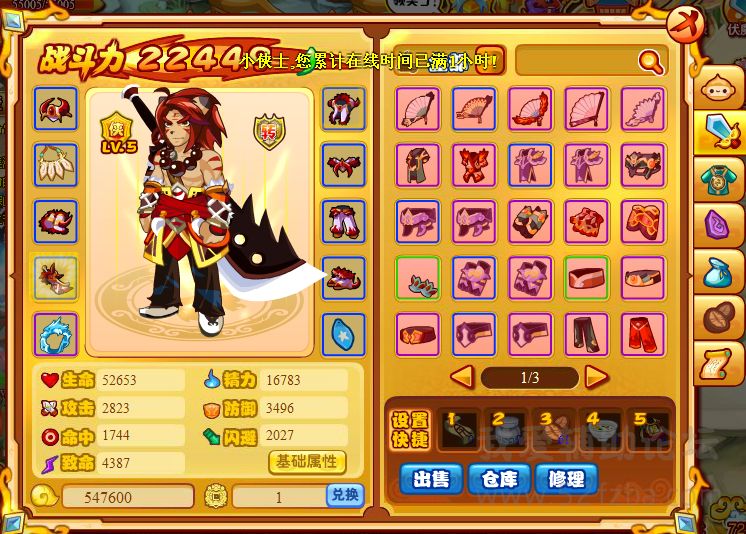Open the 仓库 warehouse
Screen dimensions: 746x534
pyautogui.click(x=498, y=478)
